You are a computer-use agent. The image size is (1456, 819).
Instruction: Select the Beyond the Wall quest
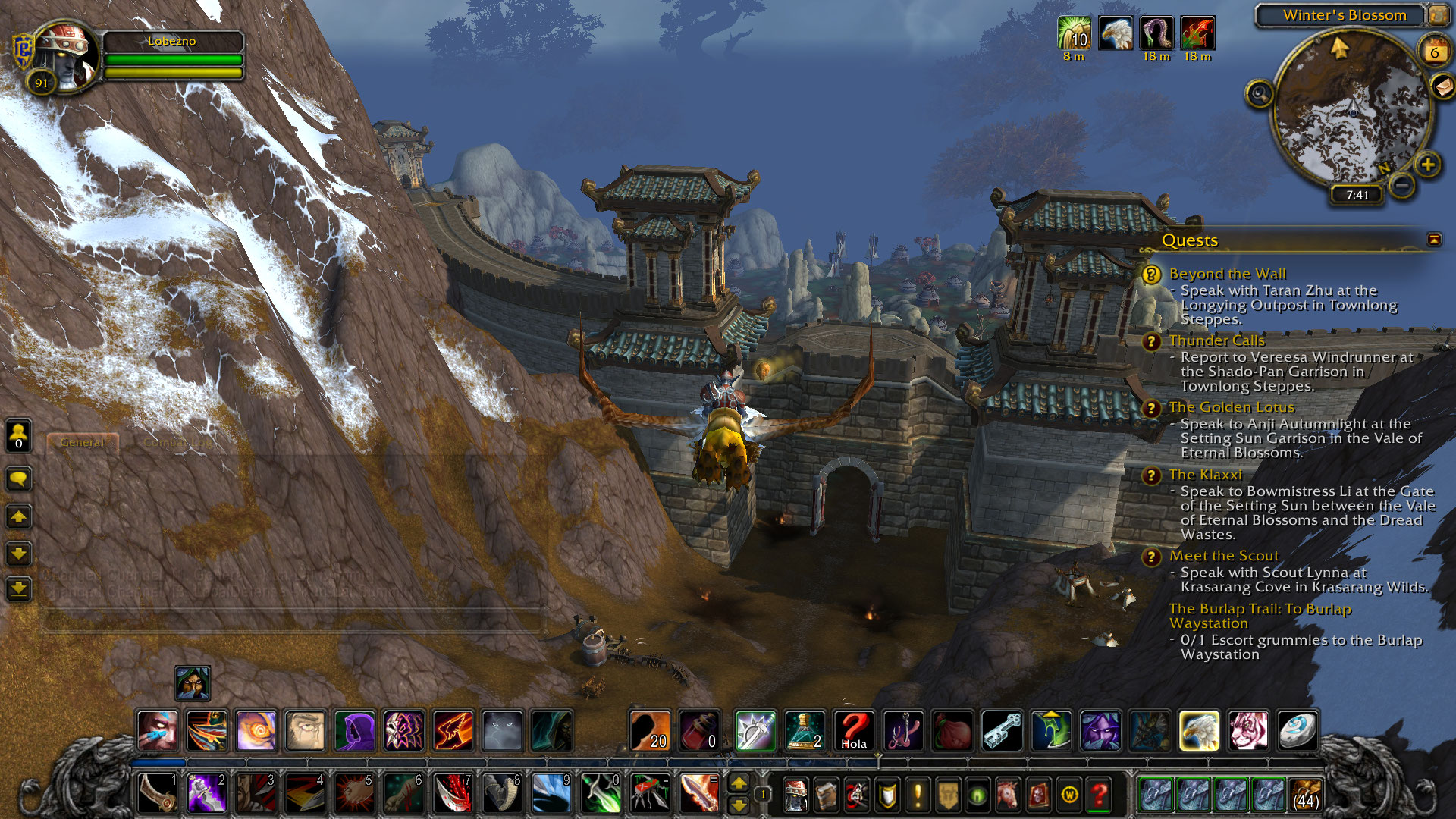1227,274
